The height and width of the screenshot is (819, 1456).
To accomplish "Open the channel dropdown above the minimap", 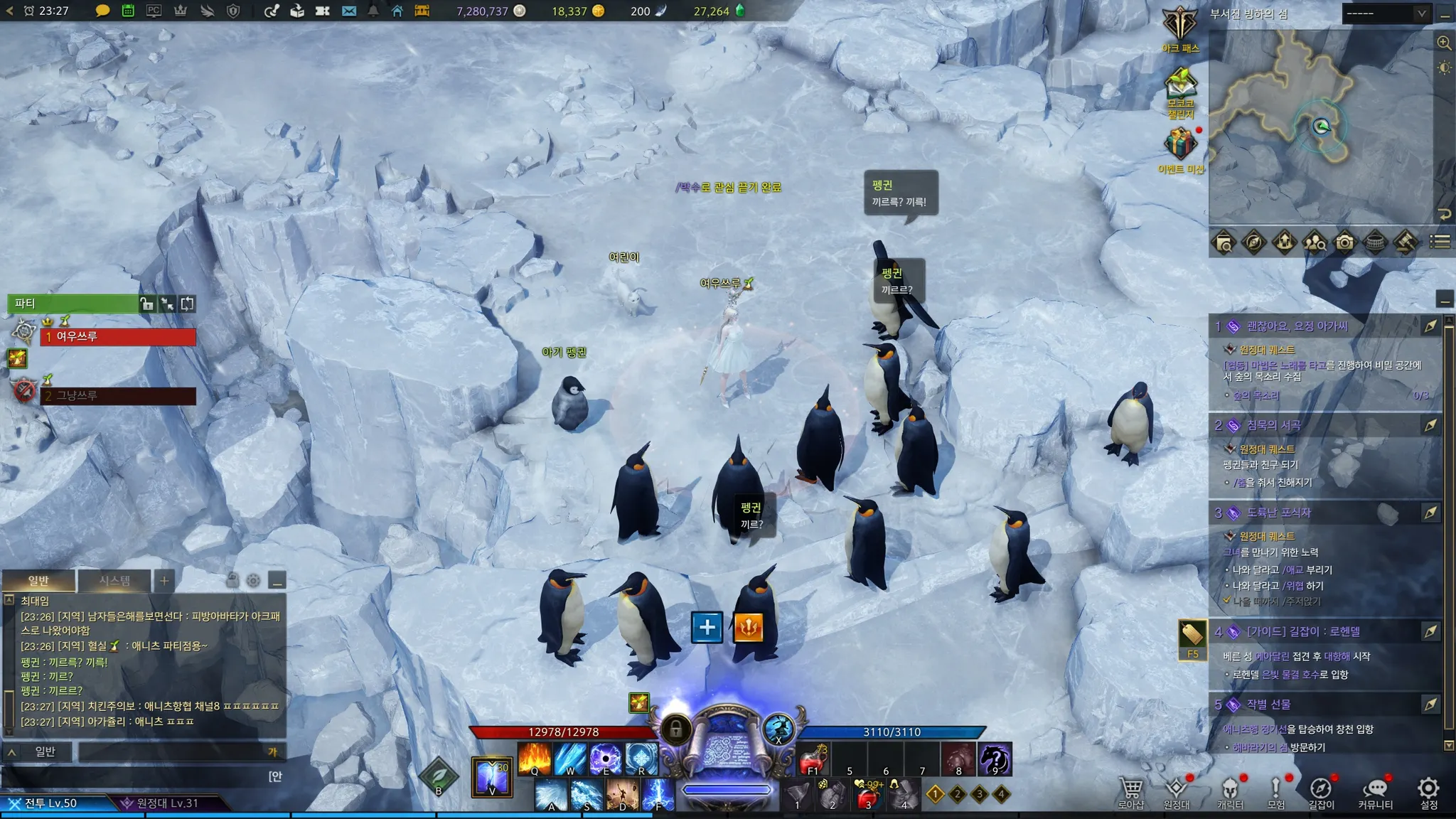I will 1386,14.
